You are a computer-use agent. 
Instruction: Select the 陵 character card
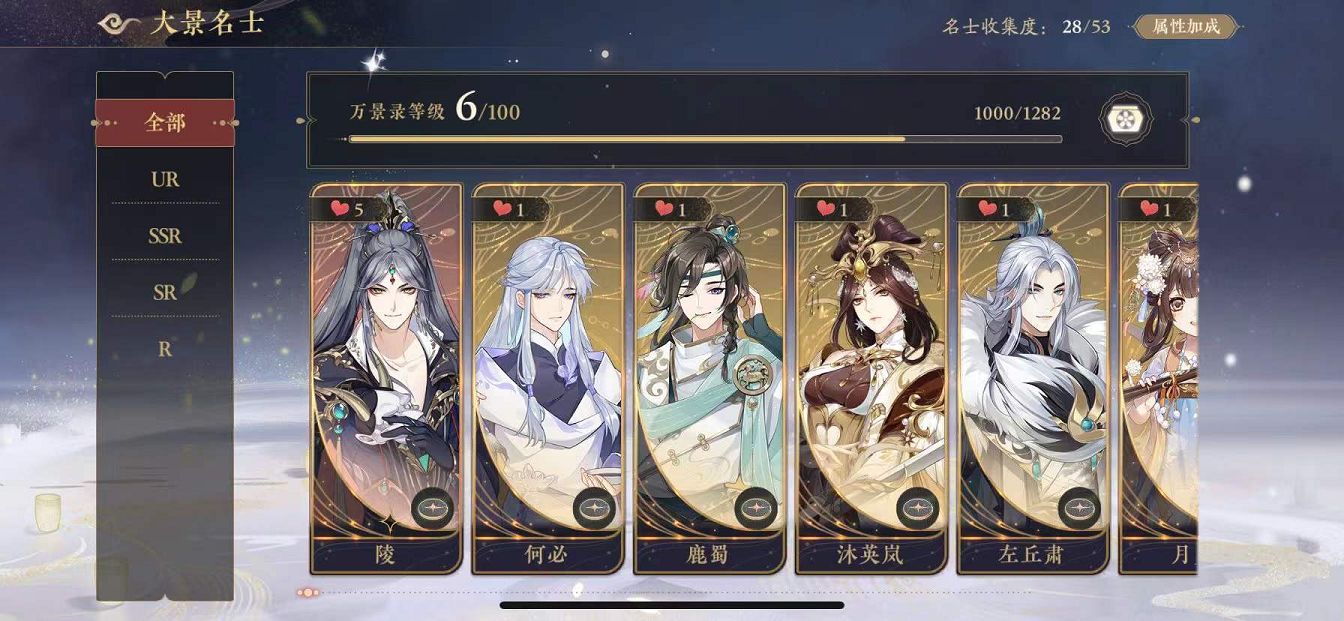pos(386,378)
